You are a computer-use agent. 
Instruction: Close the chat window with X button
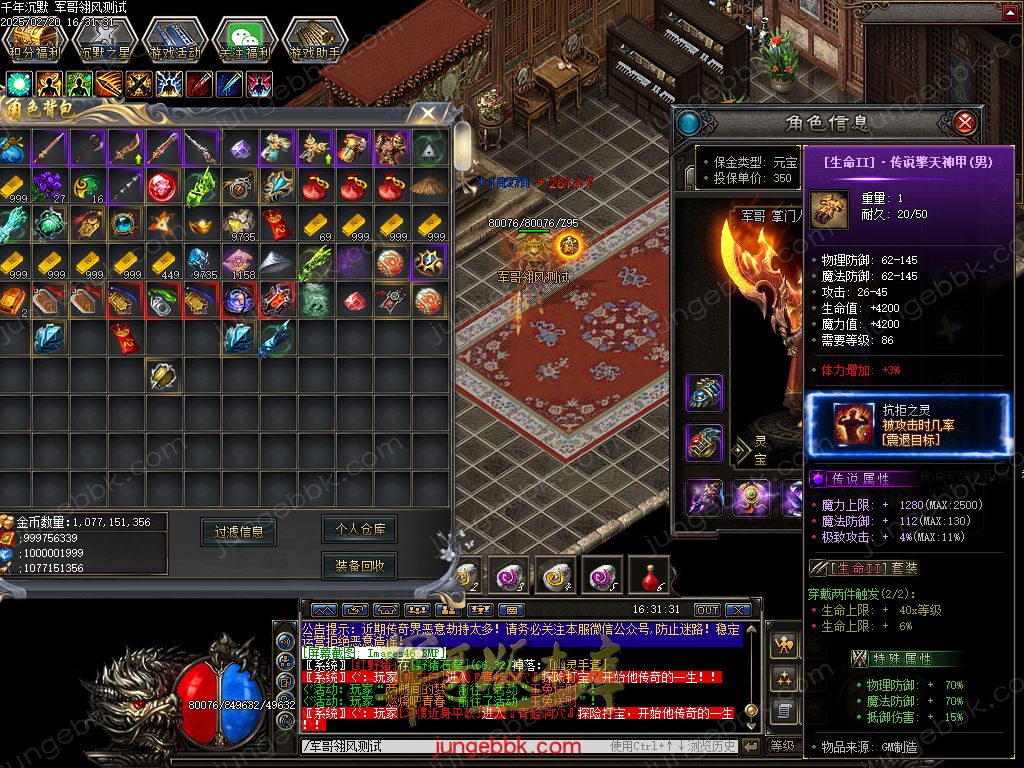[738, 610]
